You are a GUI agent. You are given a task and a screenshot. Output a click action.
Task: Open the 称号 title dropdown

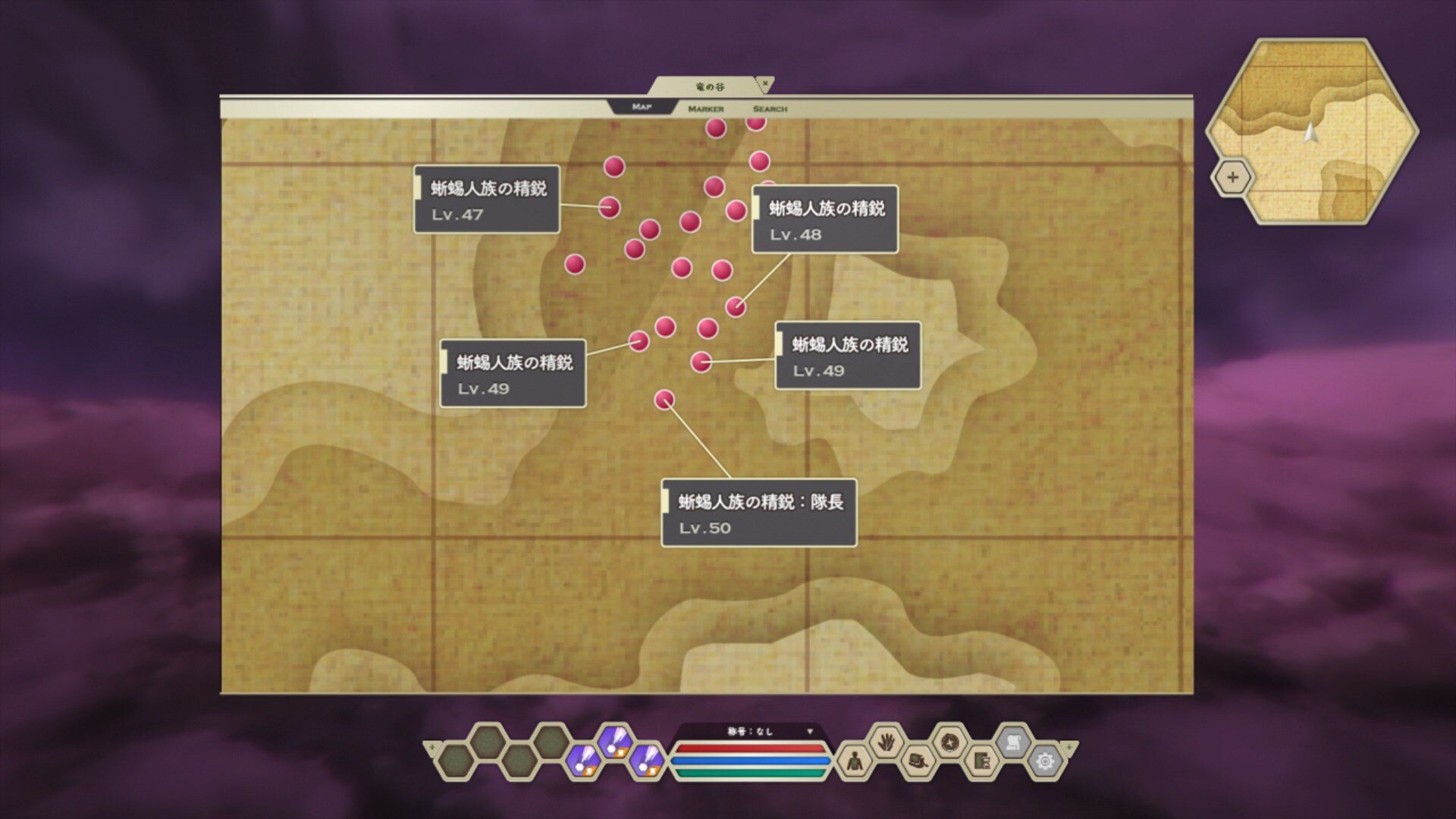[809, 732]
